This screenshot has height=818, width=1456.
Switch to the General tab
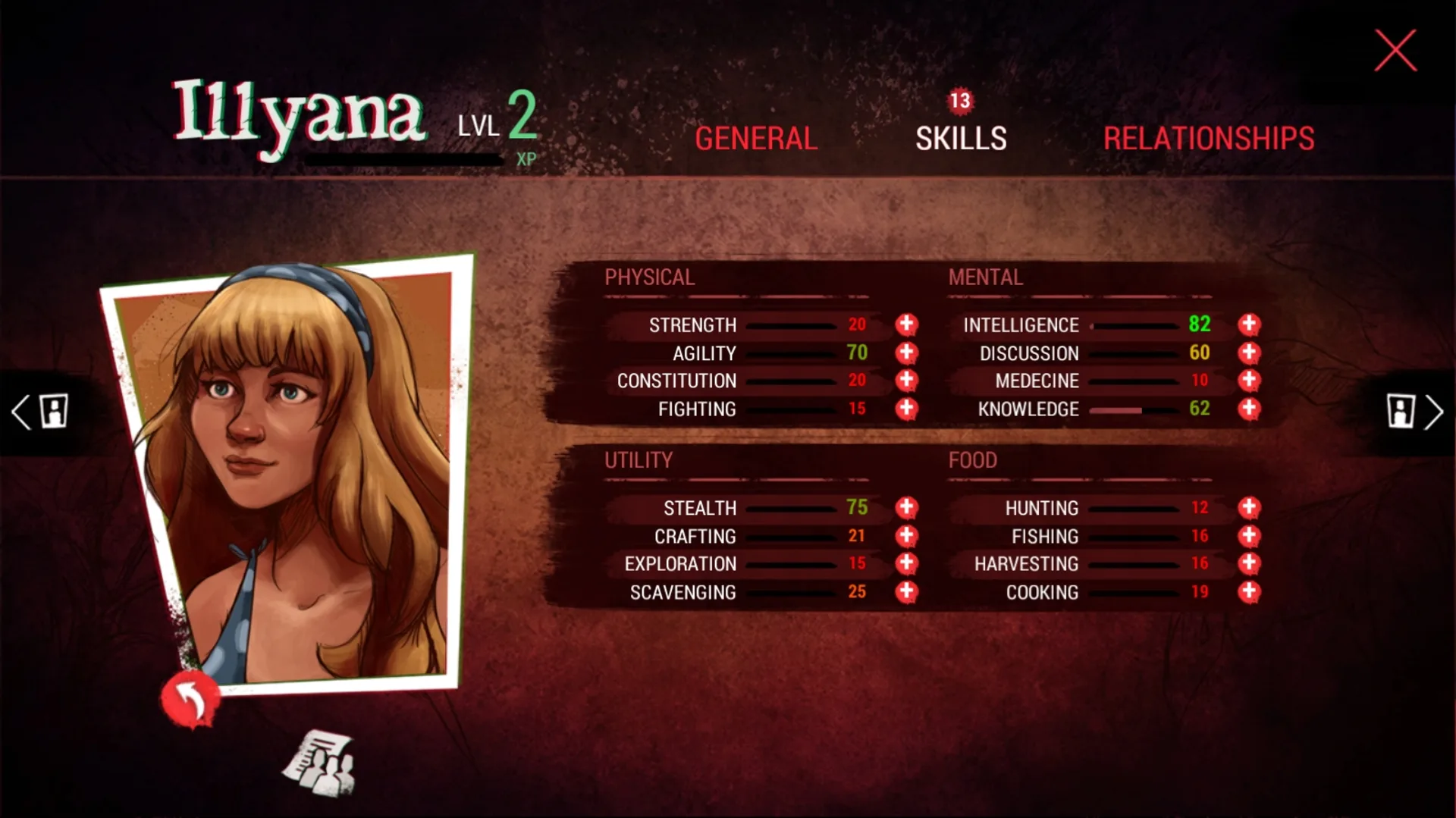(x=755, y=138)
